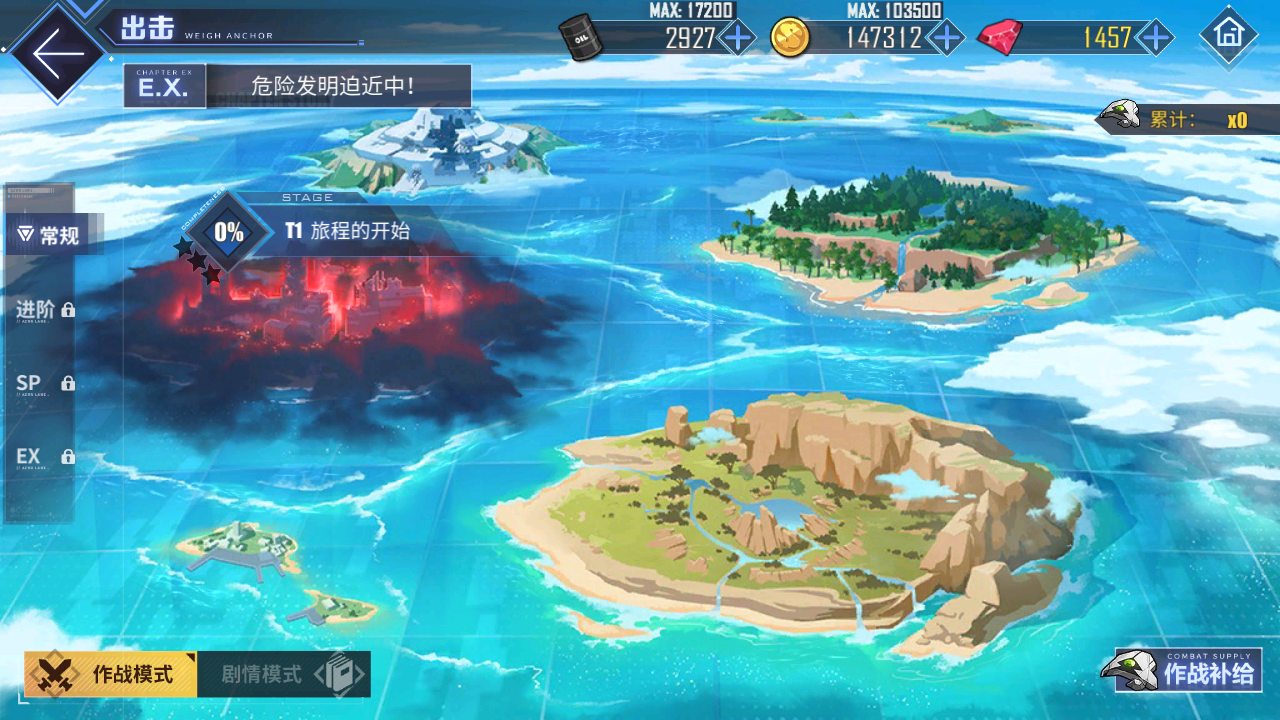Return to the home screen

[1228, 34]
